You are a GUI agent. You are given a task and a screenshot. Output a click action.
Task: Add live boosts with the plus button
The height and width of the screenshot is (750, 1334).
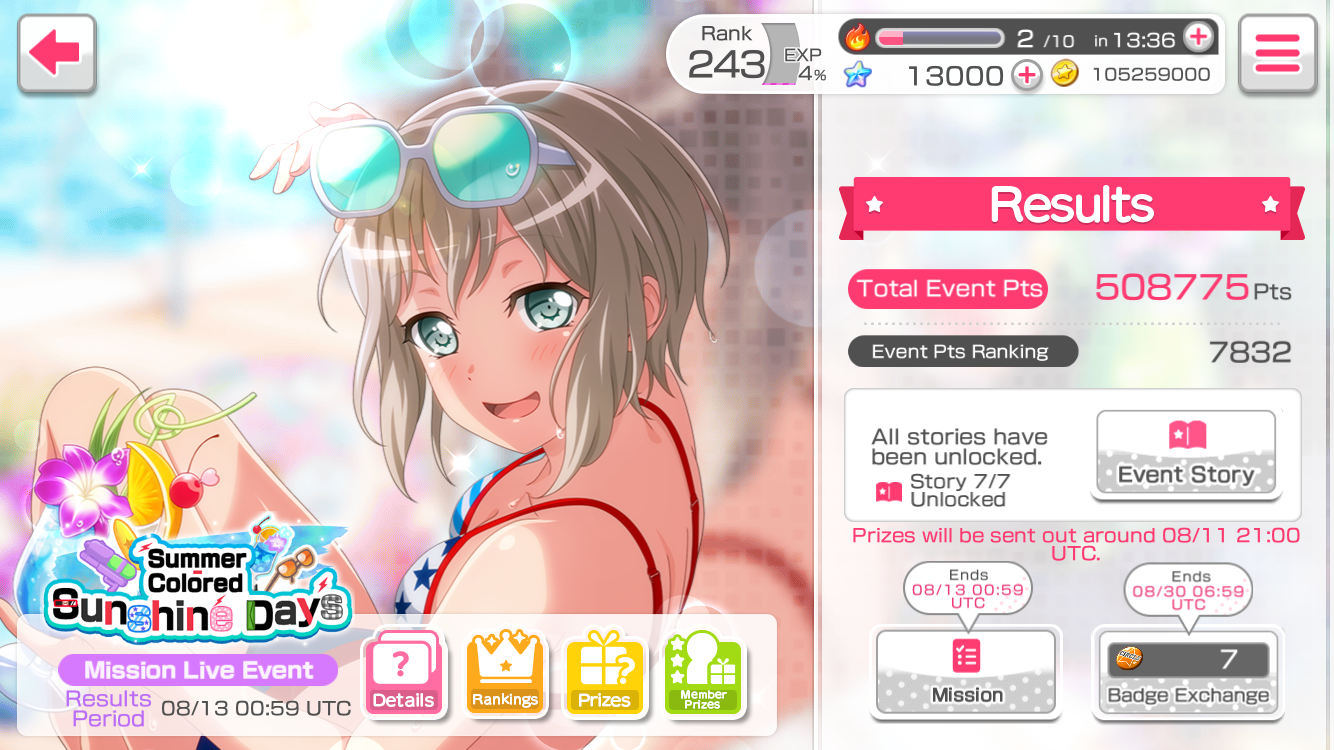(x=1197, y=39)
